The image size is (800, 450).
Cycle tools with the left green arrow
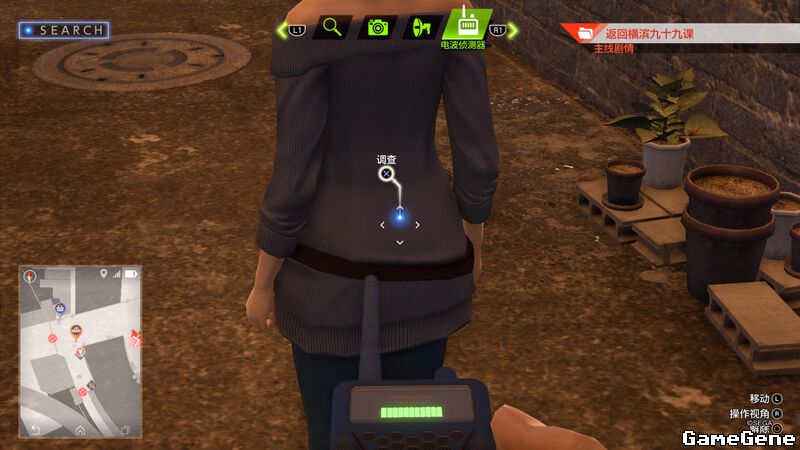(x=283, y=30)
